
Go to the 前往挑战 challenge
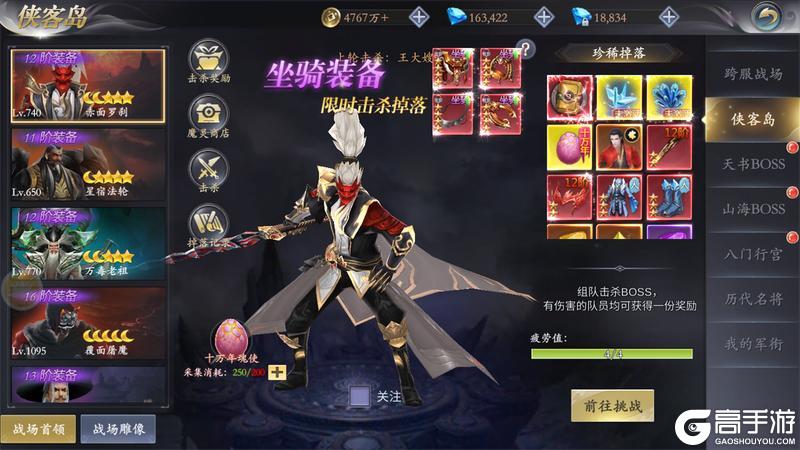pos(612,406)
